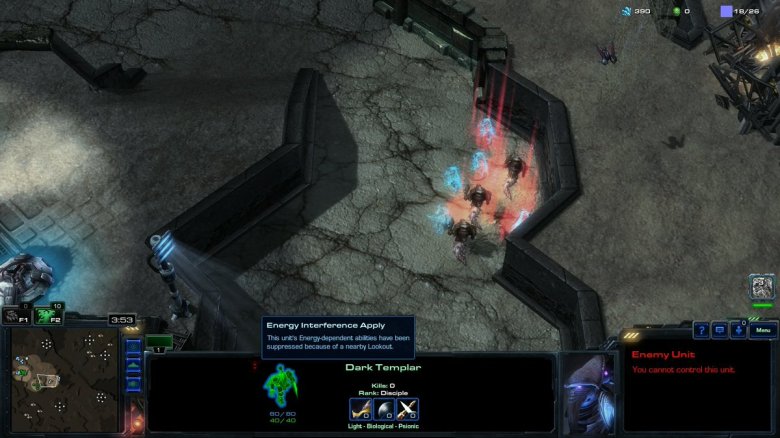
Task: Select the F2 all army button
Action: pyautogui.click(x=44, y=315)
